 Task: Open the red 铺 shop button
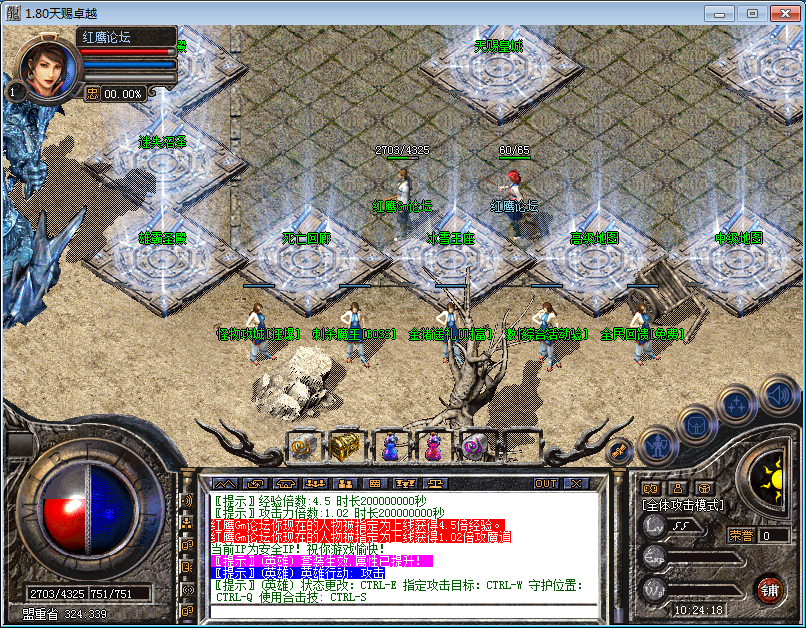point(768,588)
